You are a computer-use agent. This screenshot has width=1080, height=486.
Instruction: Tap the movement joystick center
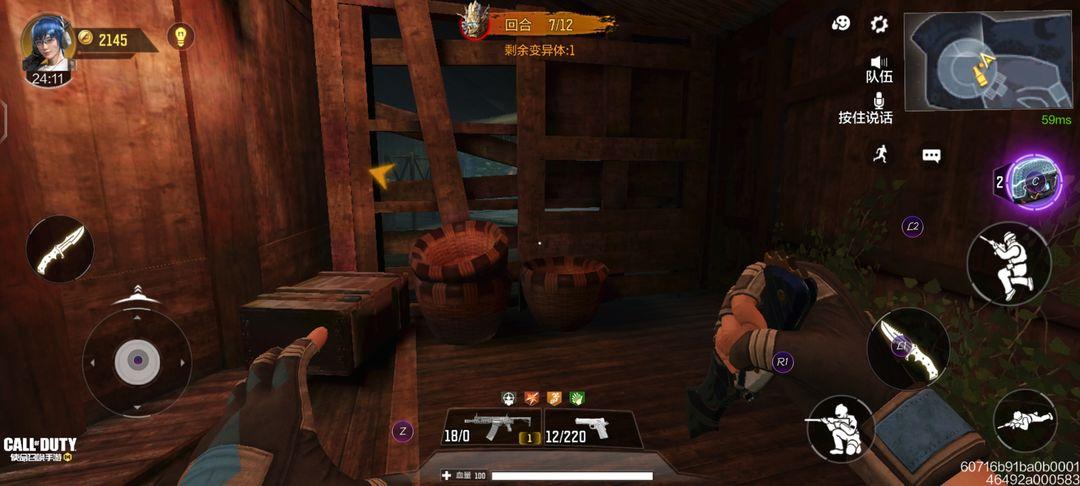coord(137,361)
